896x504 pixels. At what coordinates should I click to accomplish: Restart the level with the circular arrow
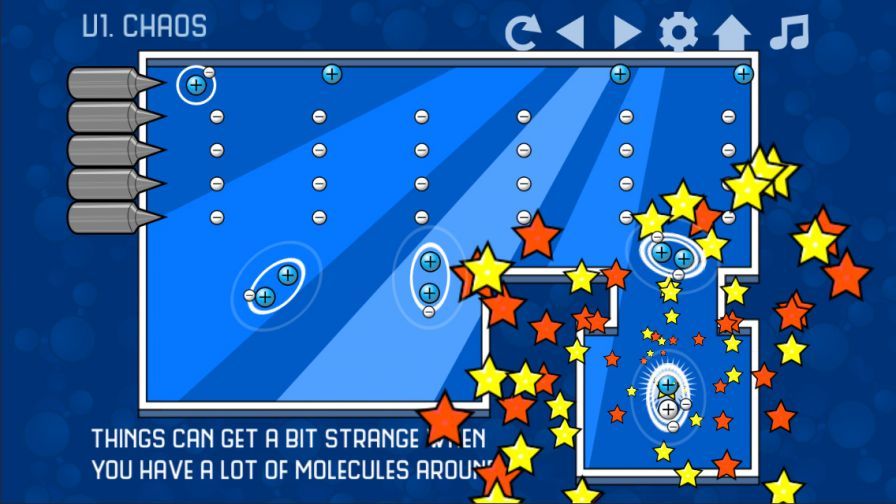click(x=522, y=32)
